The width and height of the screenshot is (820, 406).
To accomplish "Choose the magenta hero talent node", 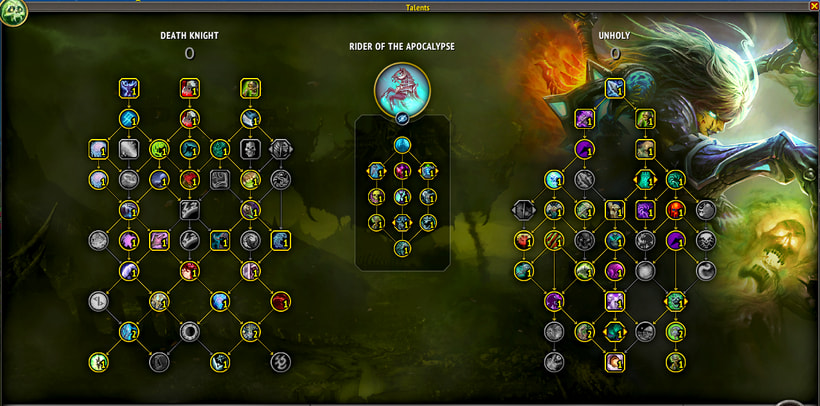I will pyautogui.click(x=402, y=171).
